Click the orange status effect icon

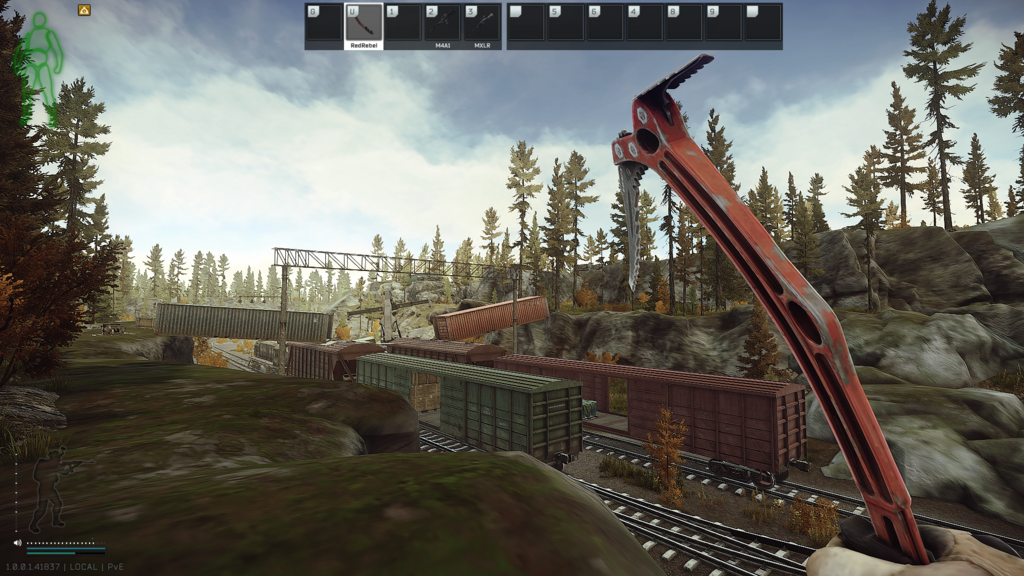pyautogui.click(x=84, y=10)
